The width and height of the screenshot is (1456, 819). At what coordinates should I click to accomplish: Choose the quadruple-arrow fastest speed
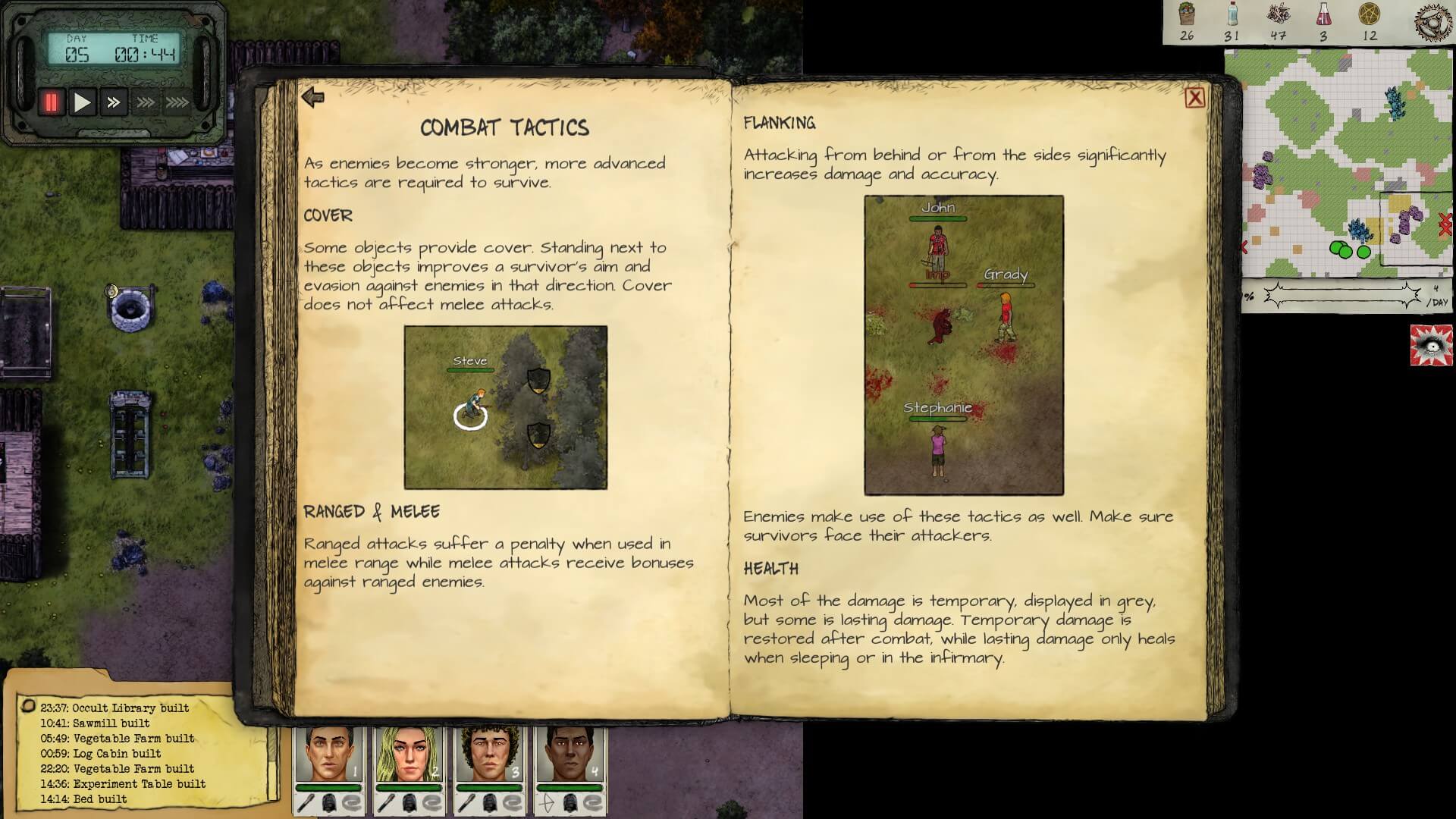[177, 102]
